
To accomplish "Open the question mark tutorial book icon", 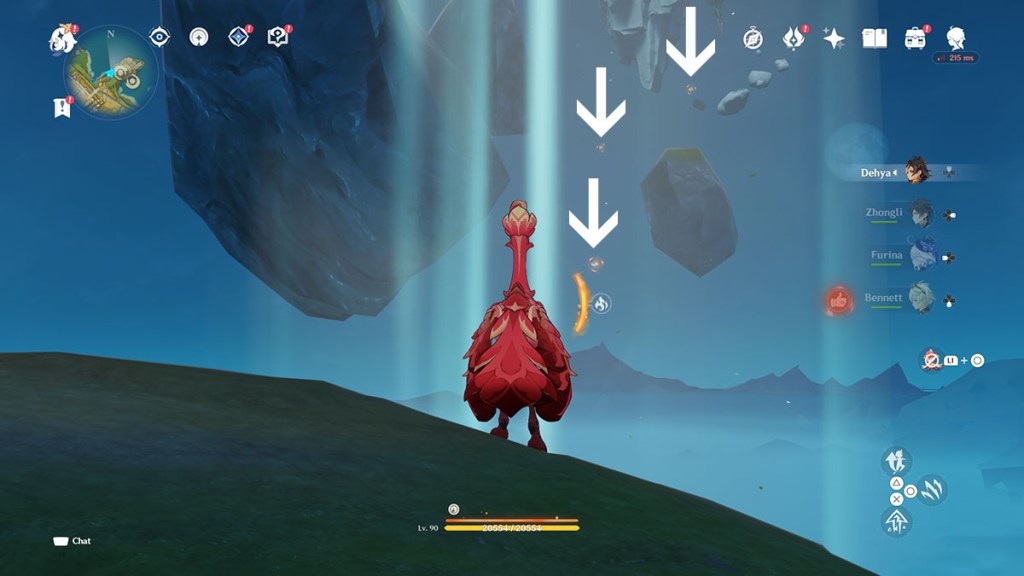I will 277,37.
